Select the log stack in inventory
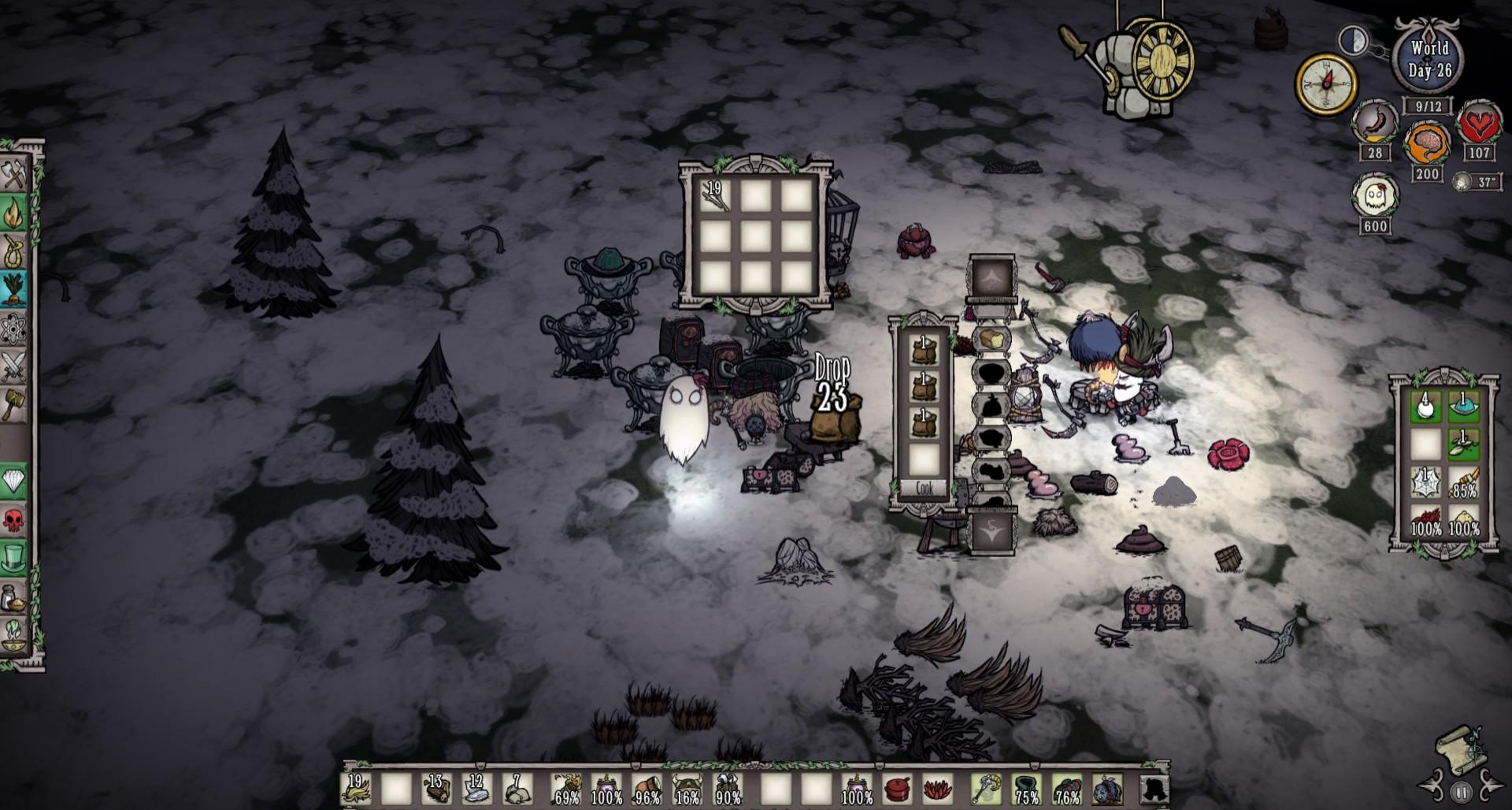Image resolution: width=1512 pixels, height=810 pixels. click(435, 788)
